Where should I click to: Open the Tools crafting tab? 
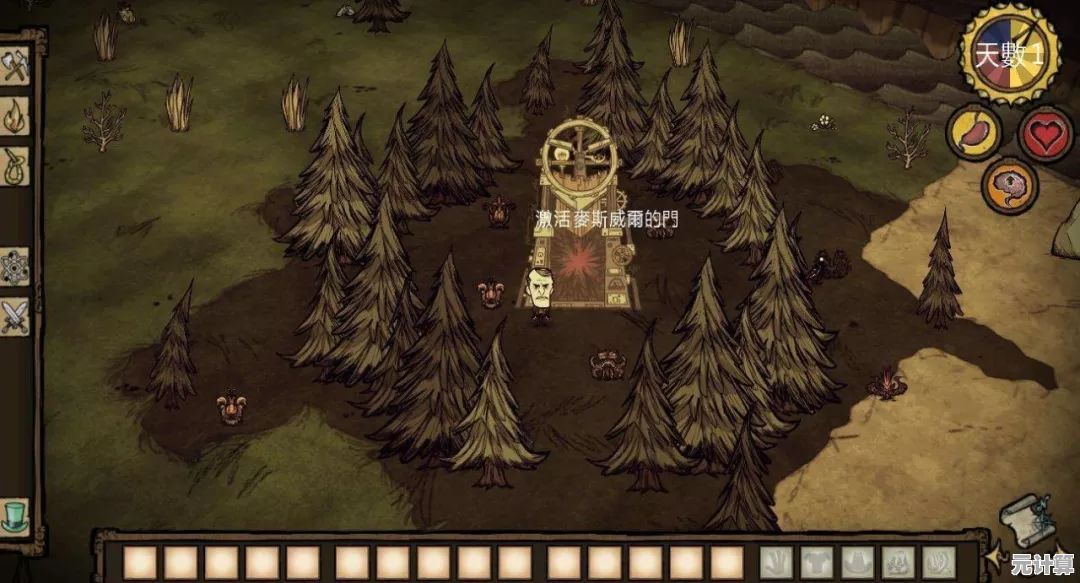[x=15, y=66]
